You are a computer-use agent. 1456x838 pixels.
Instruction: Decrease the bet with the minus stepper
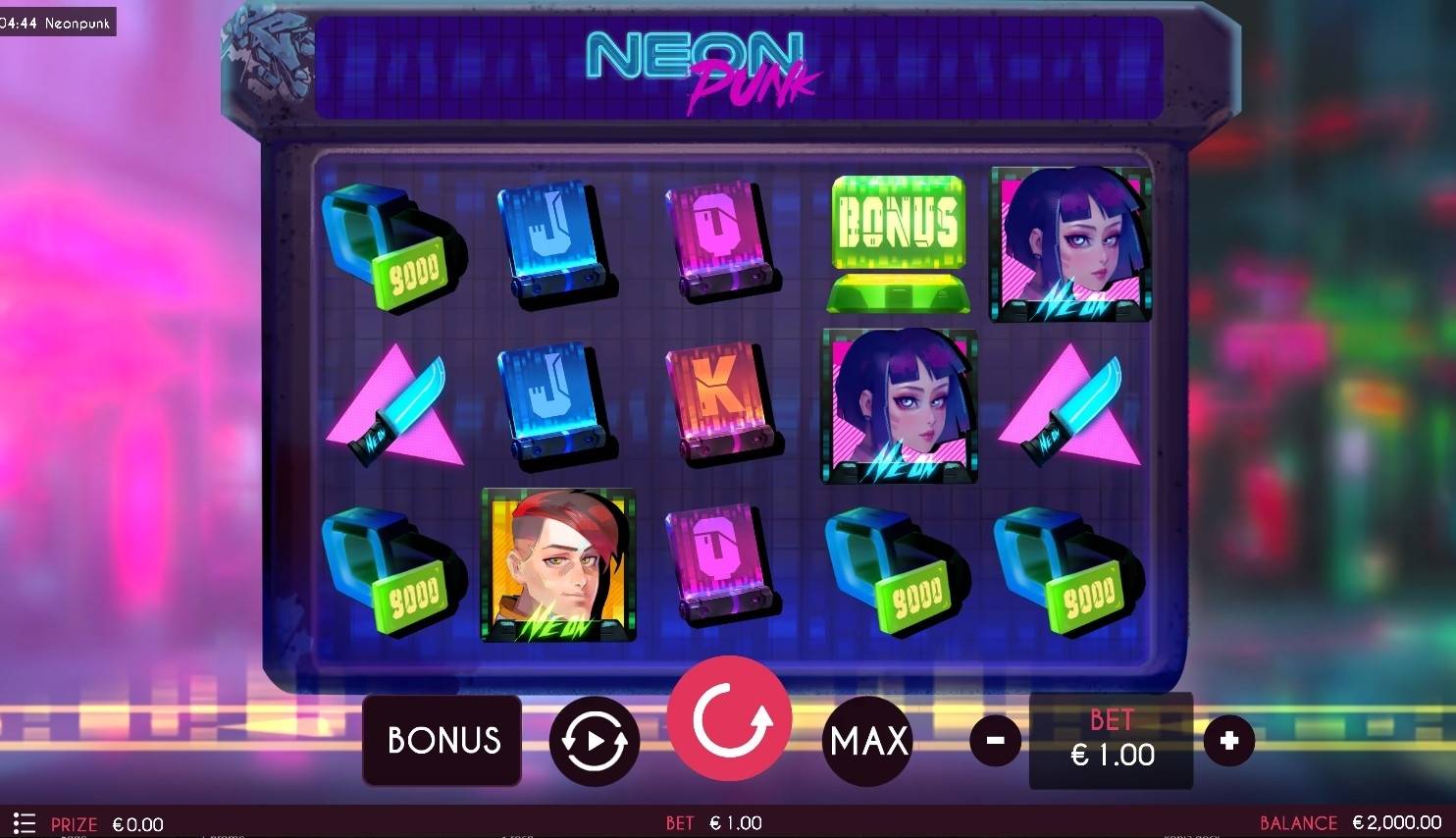(995, 741)
